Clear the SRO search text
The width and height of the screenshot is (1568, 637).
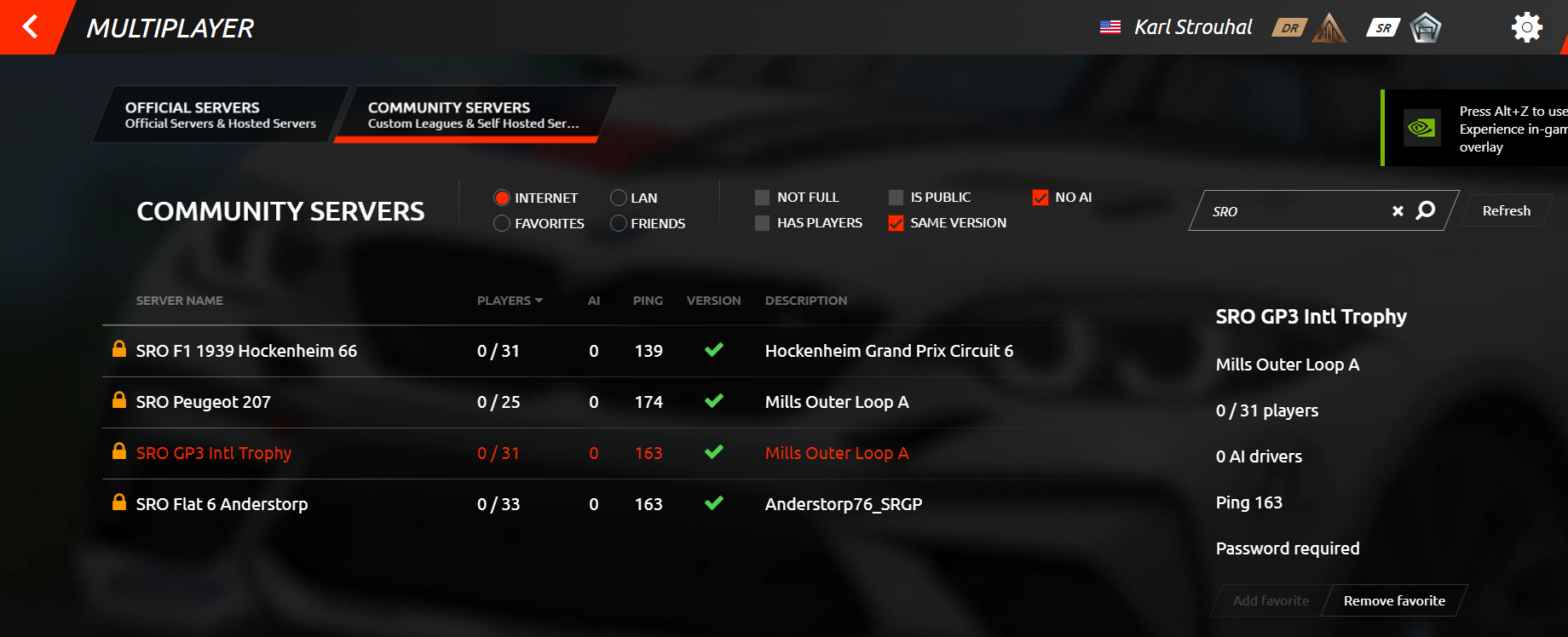pyautogui.click(x=1398, y=211)
